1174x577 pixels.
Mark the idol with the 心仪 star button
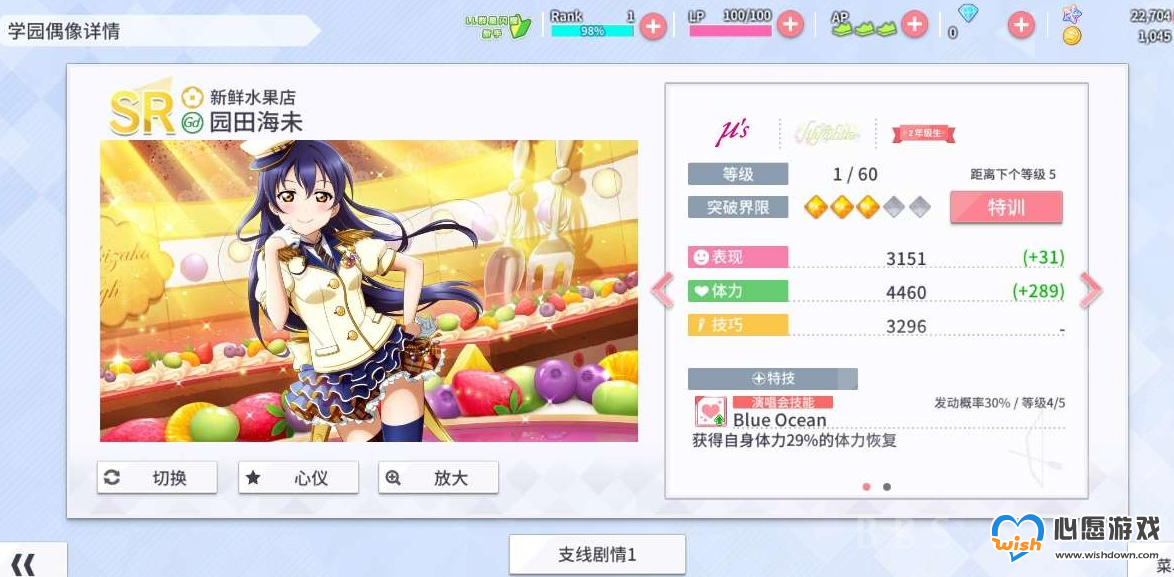[x=298, y=478]
